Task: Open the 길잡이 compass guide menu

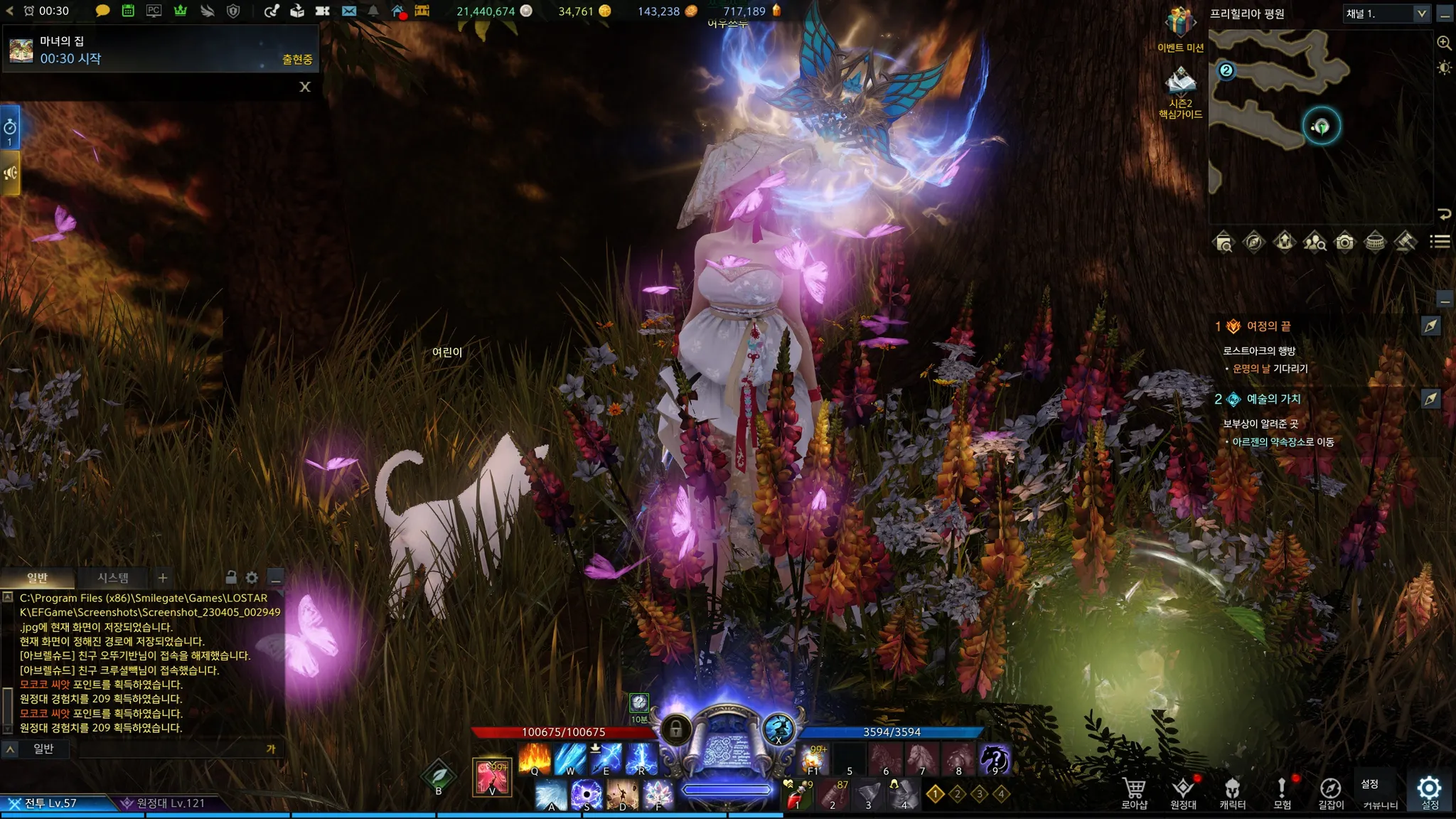Action: [x=1330, y=792]
